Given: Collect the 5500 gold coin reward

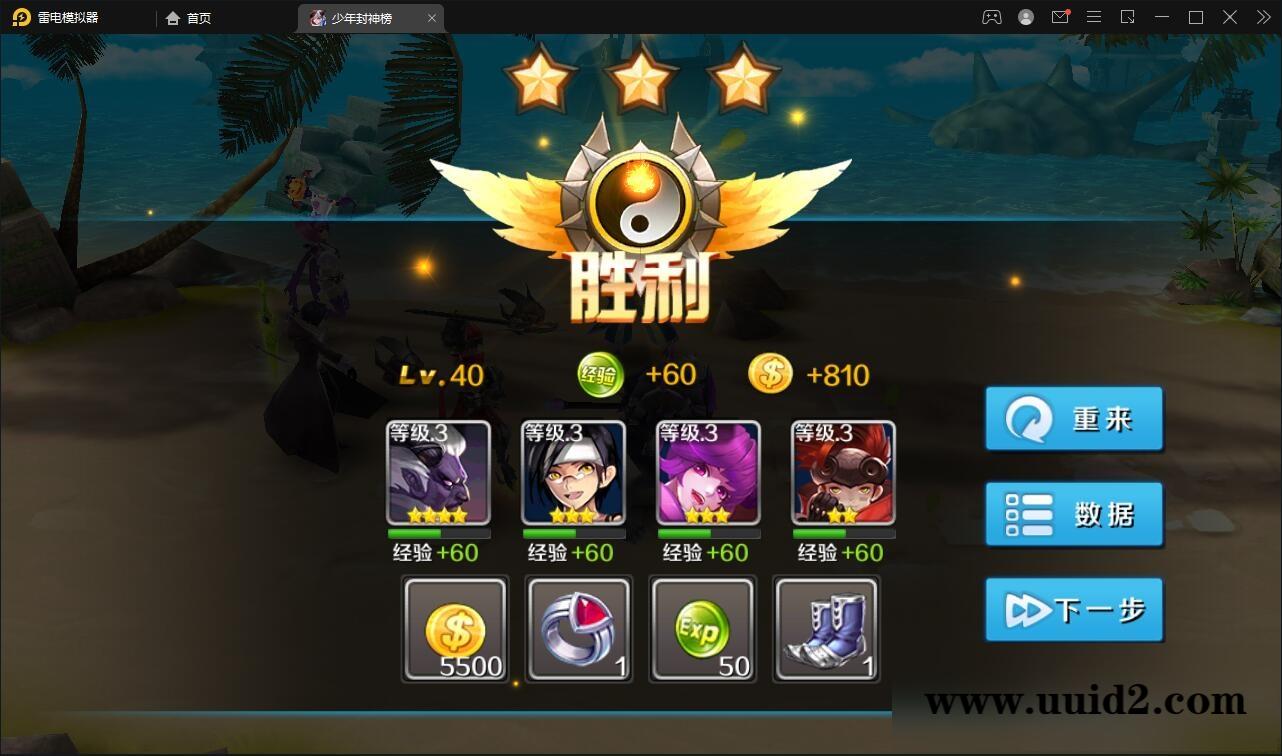Looking at the screenshot, I should pyautogui.click(x=455, y=629).
